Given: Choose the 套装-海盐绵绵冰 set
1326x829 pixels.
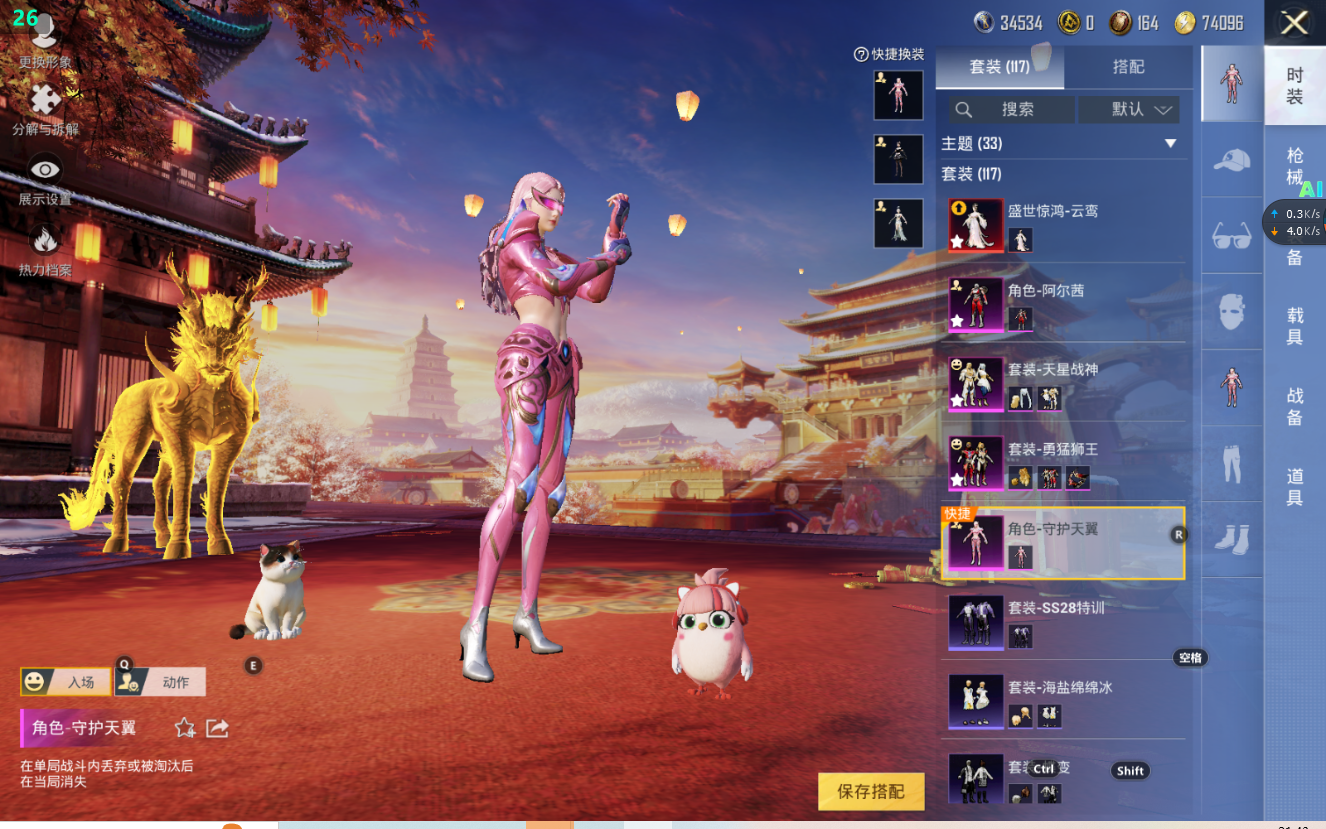Looking at the screenshot, I should tap(1065, 701).
